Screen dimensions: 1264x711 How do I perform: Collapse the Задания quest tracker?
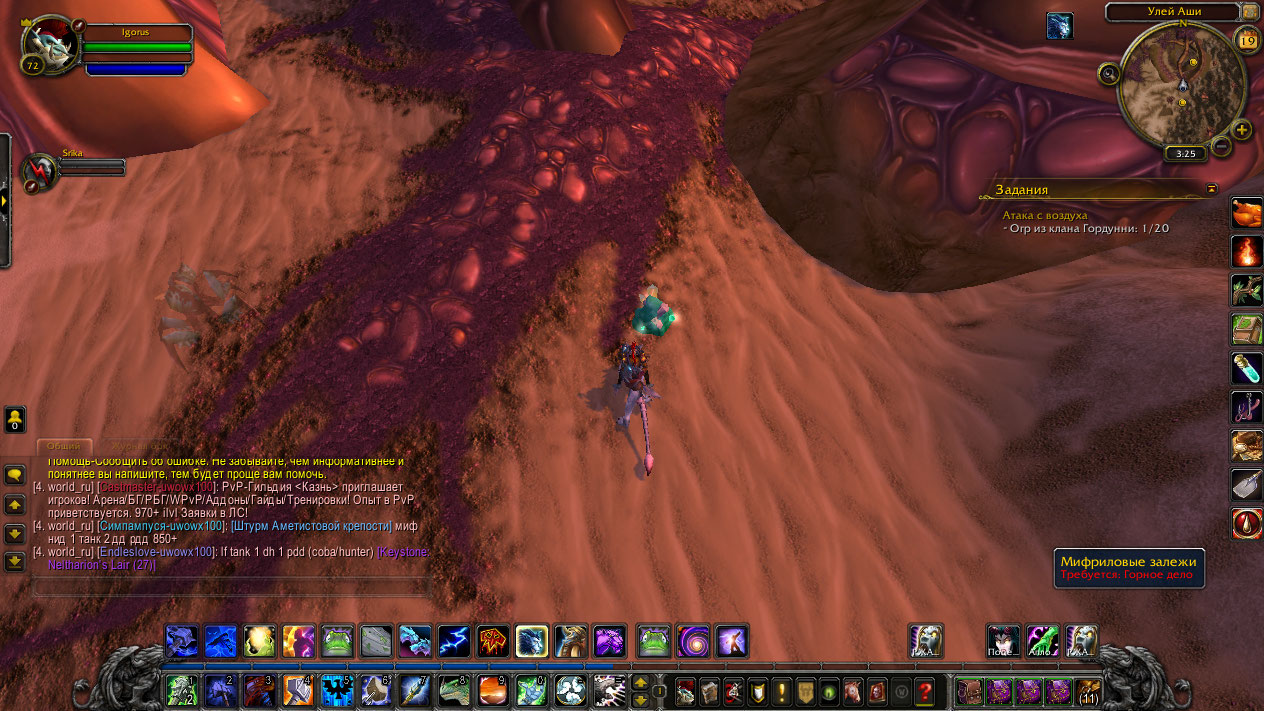pyautogui.click(x=1212, y=189)
